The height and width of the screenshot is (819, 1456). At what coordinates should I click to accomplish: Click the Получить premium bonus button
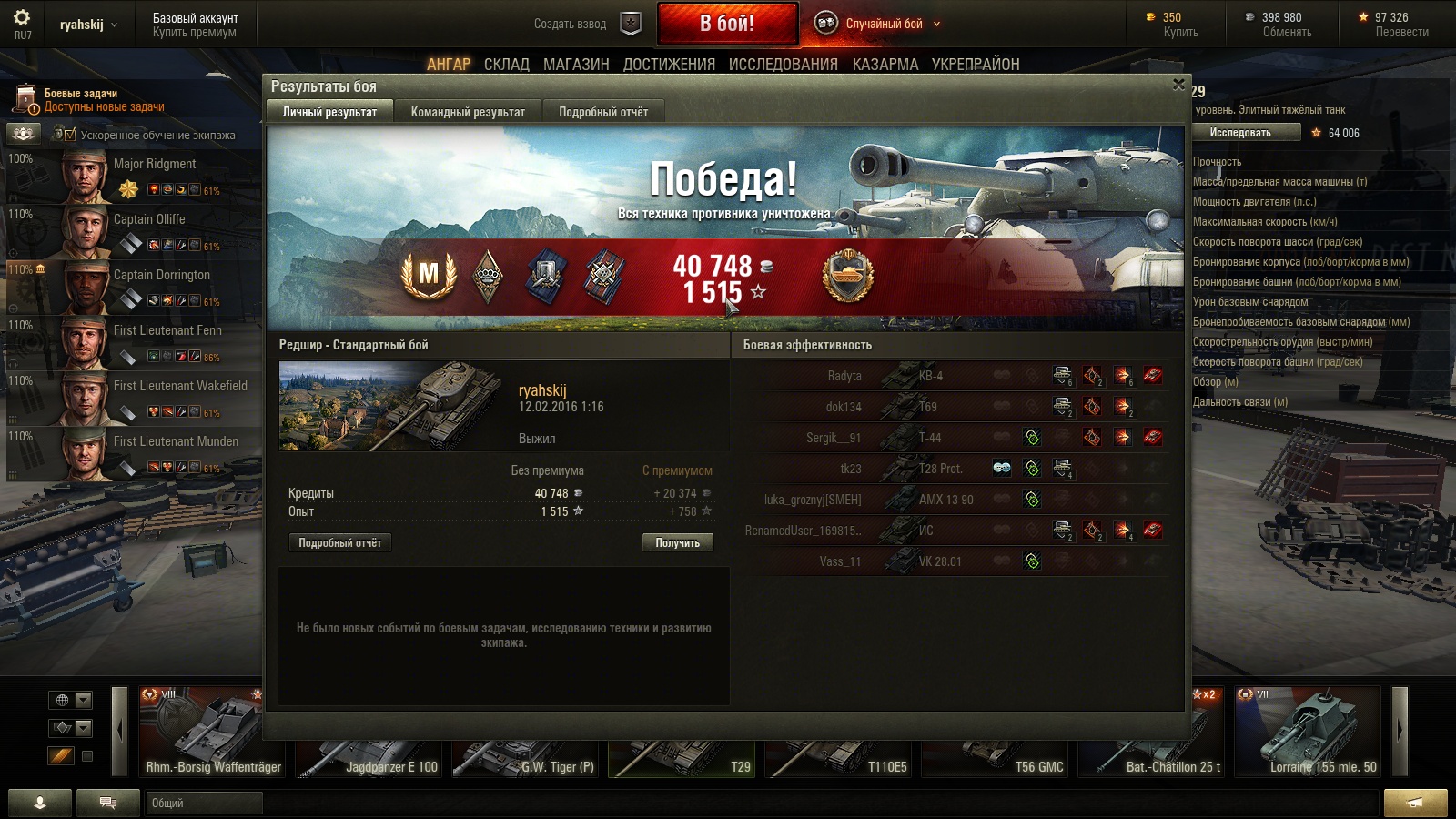(x=677, y=543)
